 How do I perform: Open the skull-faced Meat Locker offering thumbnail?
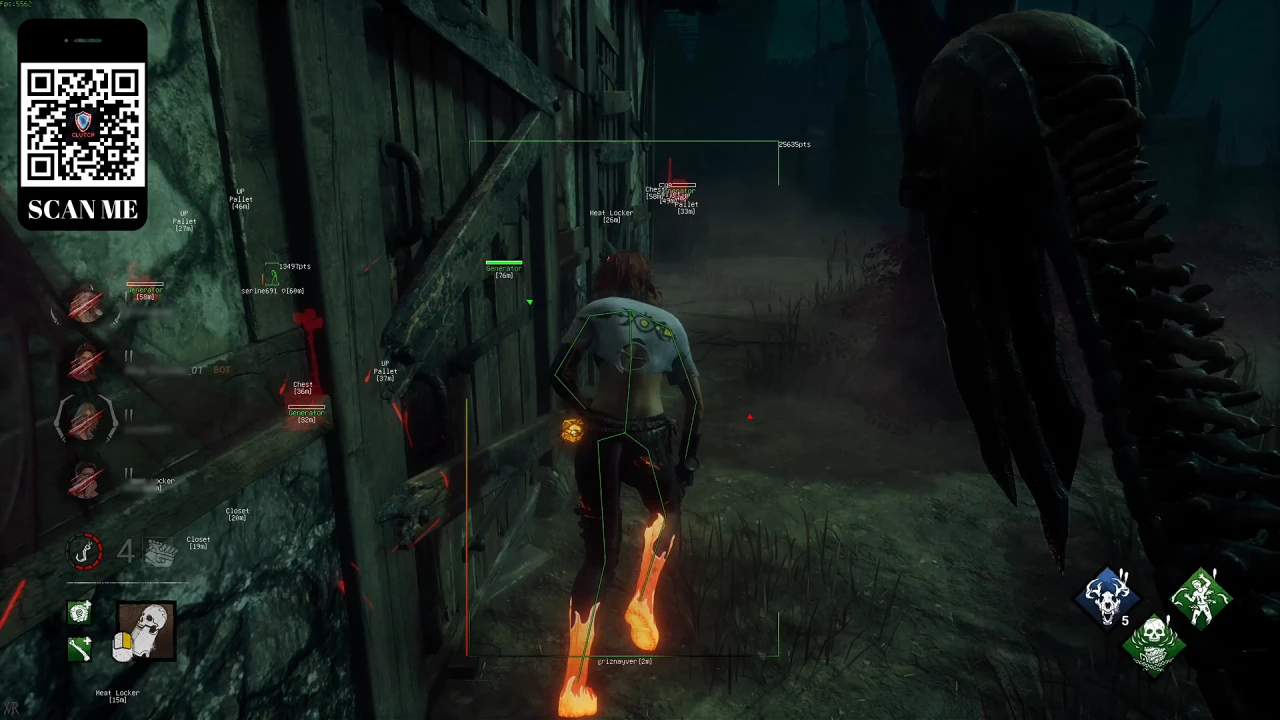point(145,630)
